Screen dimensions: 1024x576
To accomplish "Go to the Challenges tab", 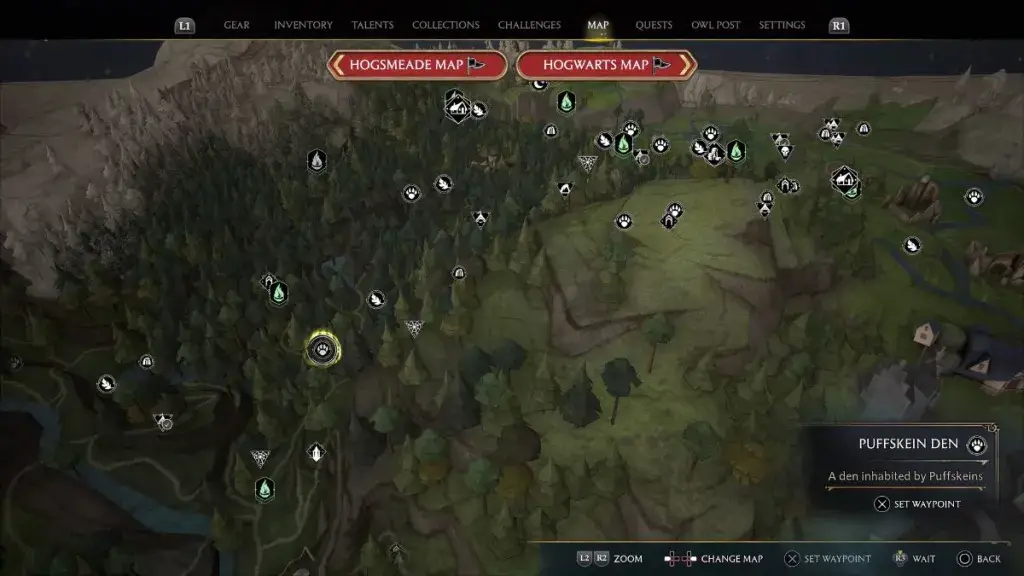I will [x=530, y=25].
